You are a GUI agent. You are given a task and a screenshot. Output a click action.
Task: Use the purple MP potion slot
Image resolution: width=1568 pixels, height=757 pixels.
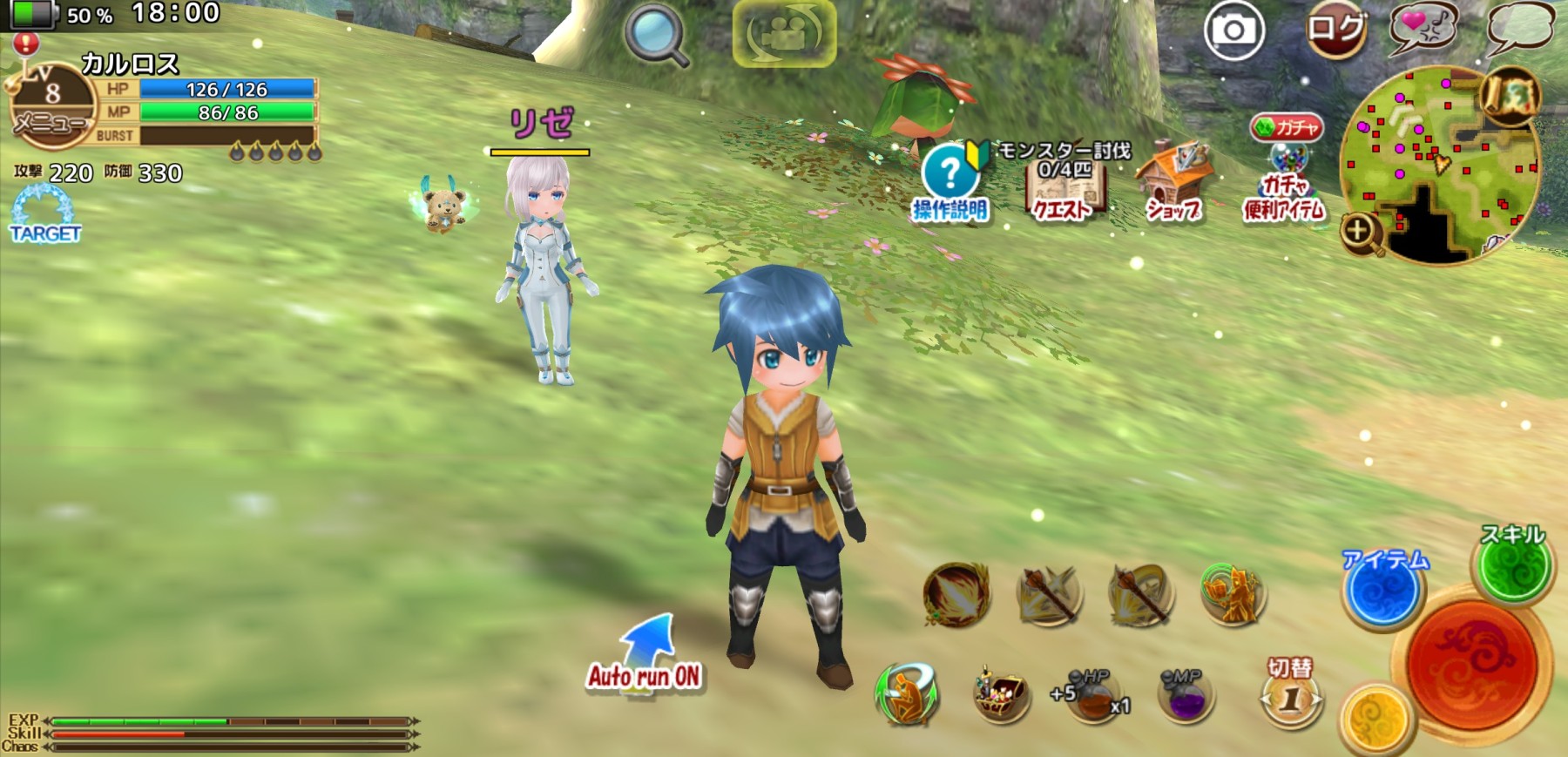pos(1185,695)
